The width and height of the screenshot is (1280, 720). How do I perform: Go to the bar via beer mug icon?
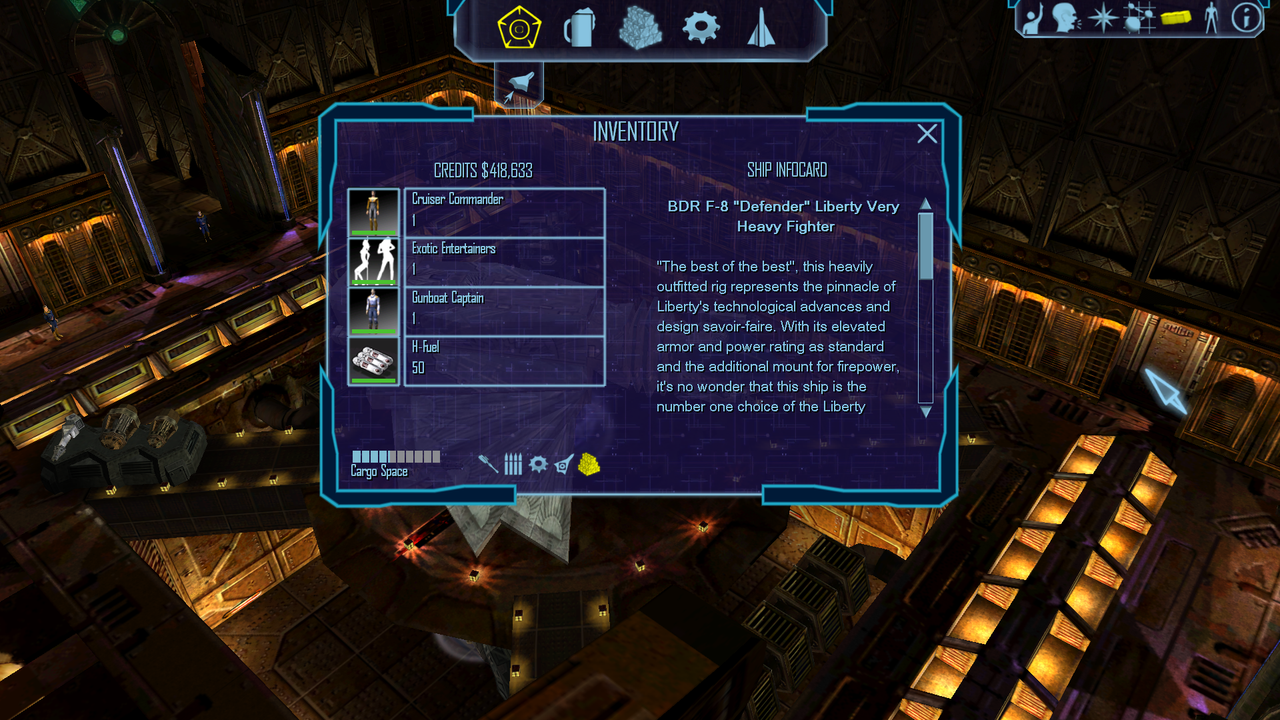(x=579, y=28)
